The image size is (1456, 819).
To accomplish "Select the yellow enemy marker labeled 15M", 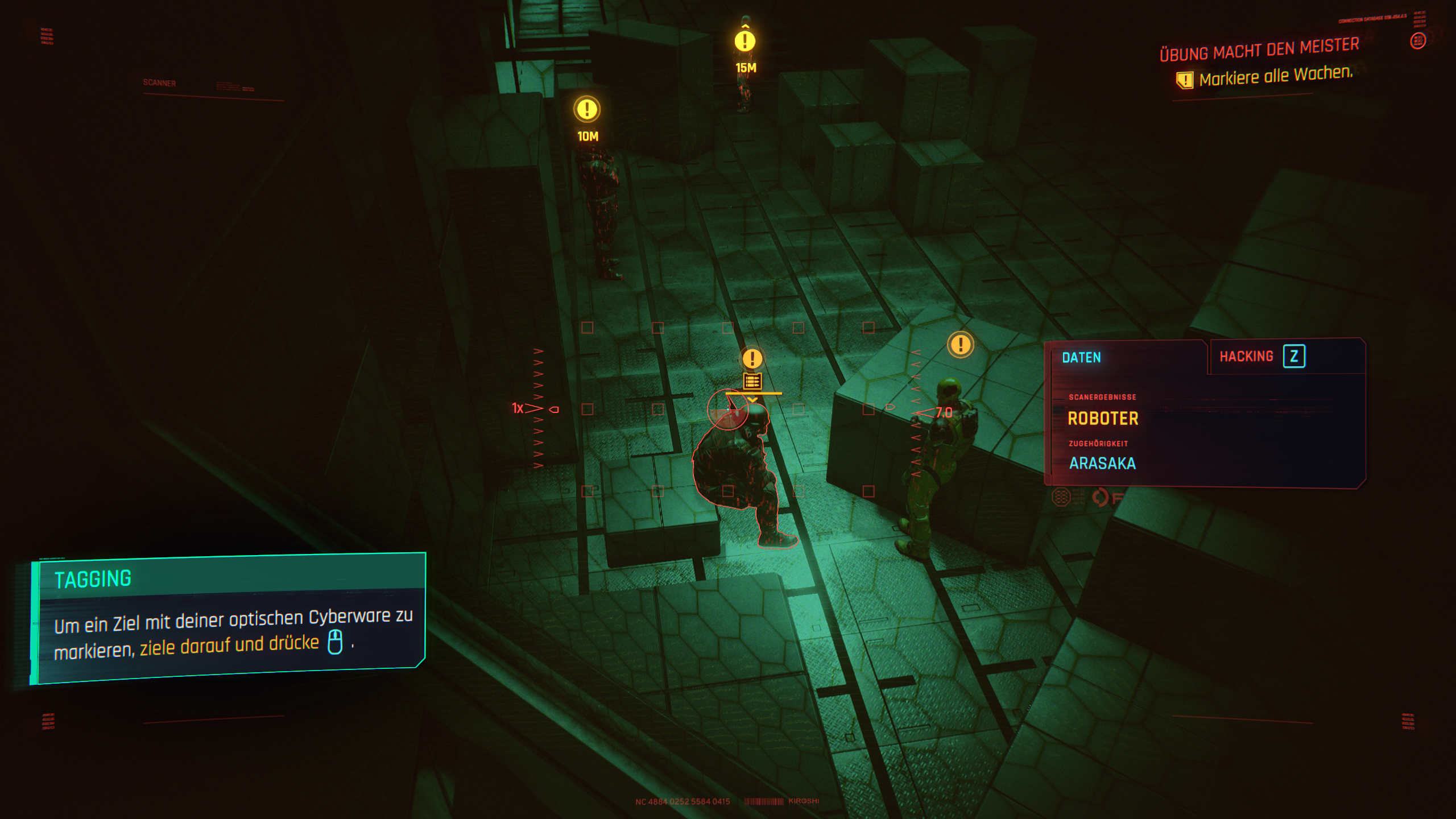I will [744, 41].
